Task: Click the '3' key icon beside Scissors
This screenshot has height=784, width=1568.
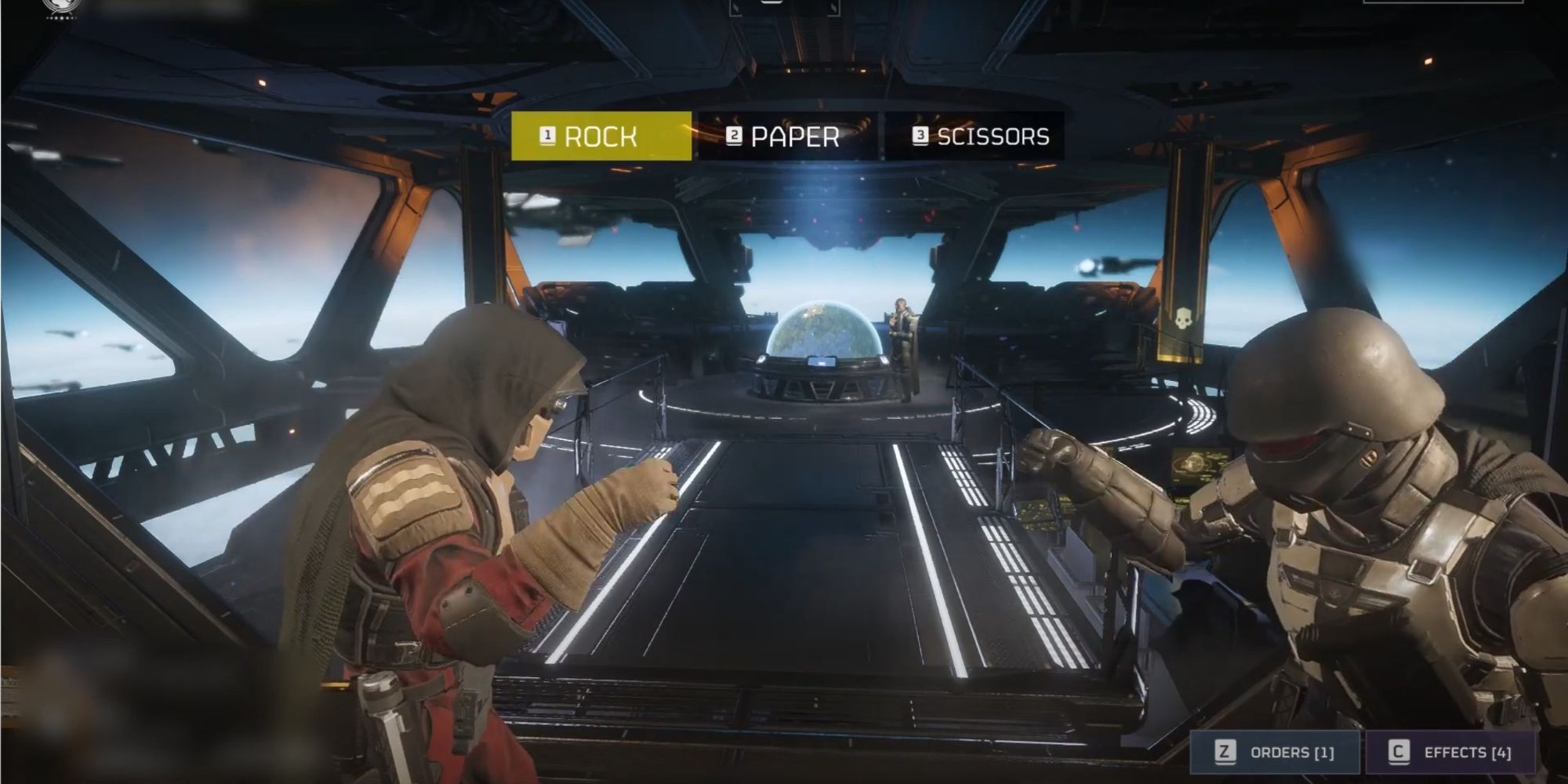Action: [x=921, y=136]
